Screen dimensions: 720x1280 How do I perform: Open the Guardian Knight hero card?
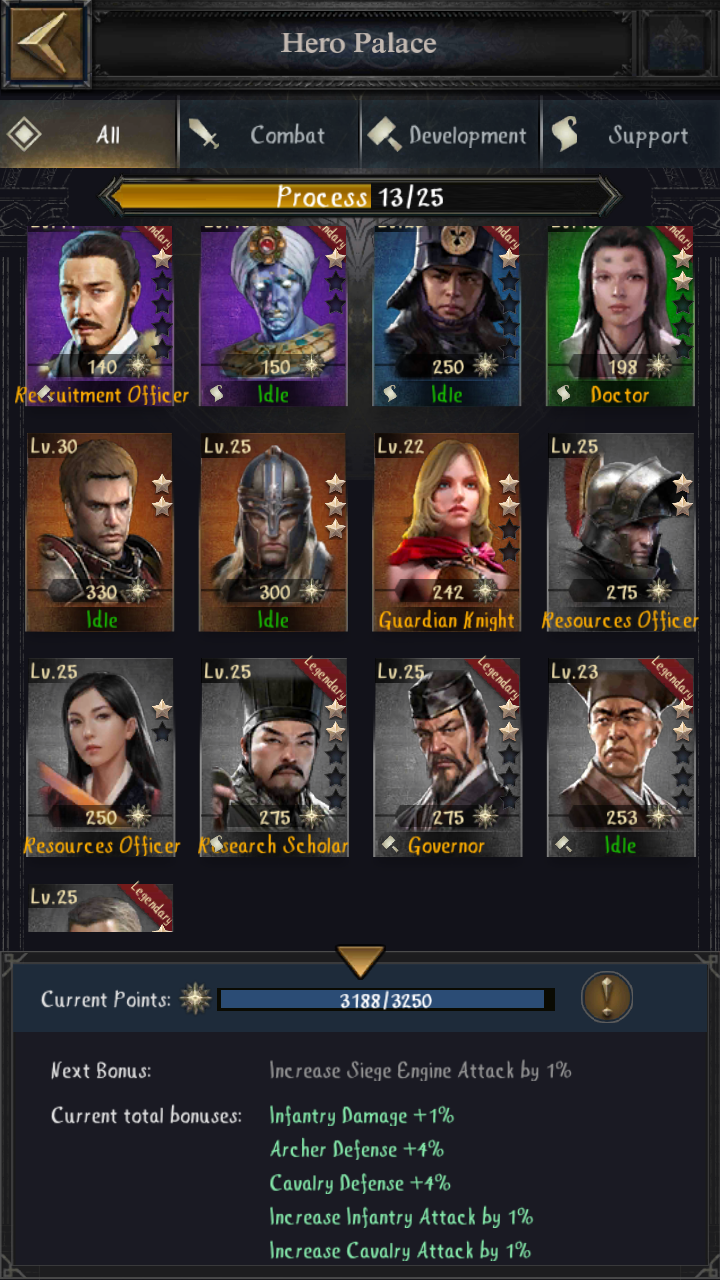coord(447,532)
